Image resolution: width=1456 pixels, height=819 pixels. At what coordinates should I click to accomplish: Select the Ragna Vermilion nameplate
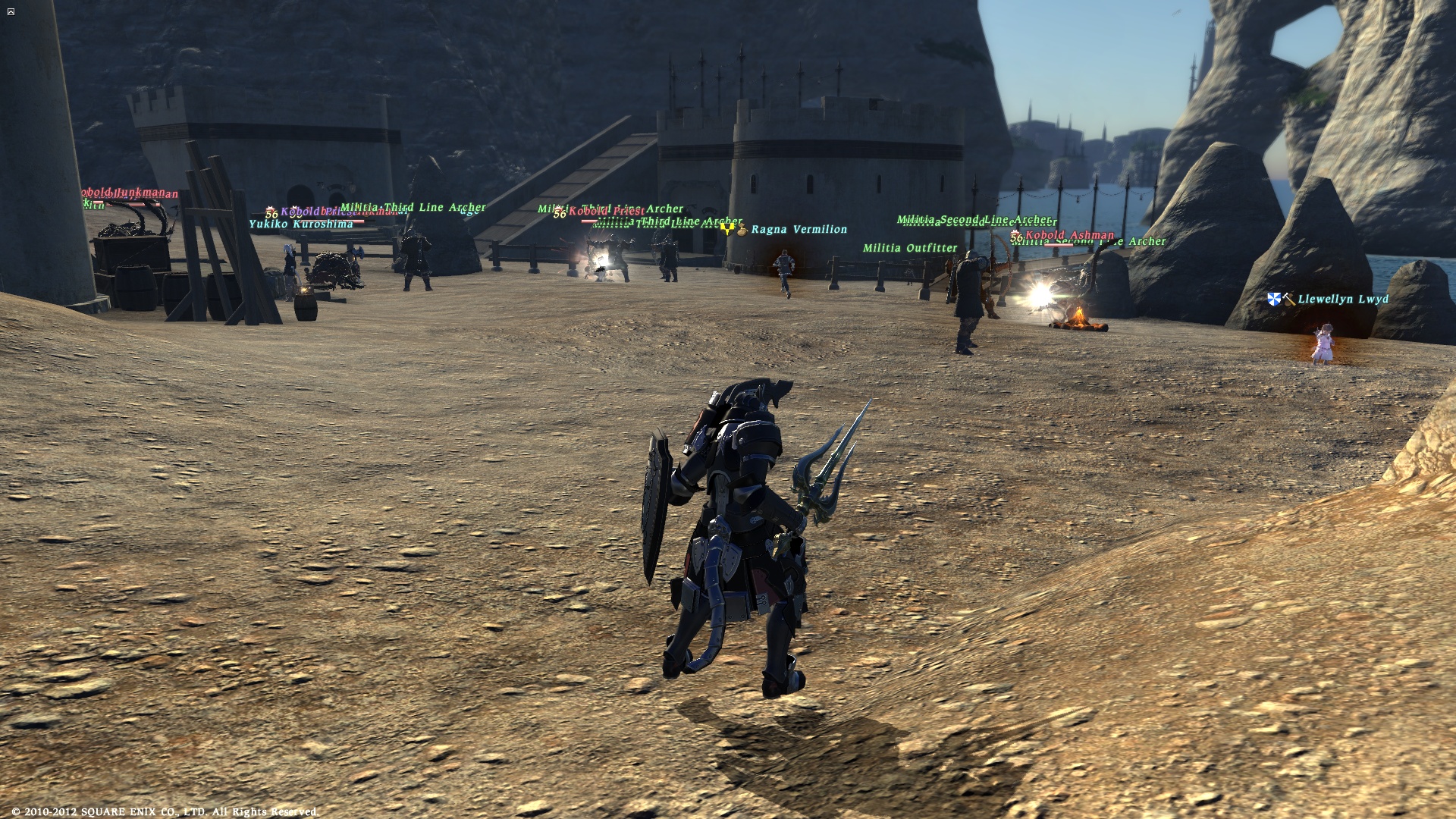point(799,229)
